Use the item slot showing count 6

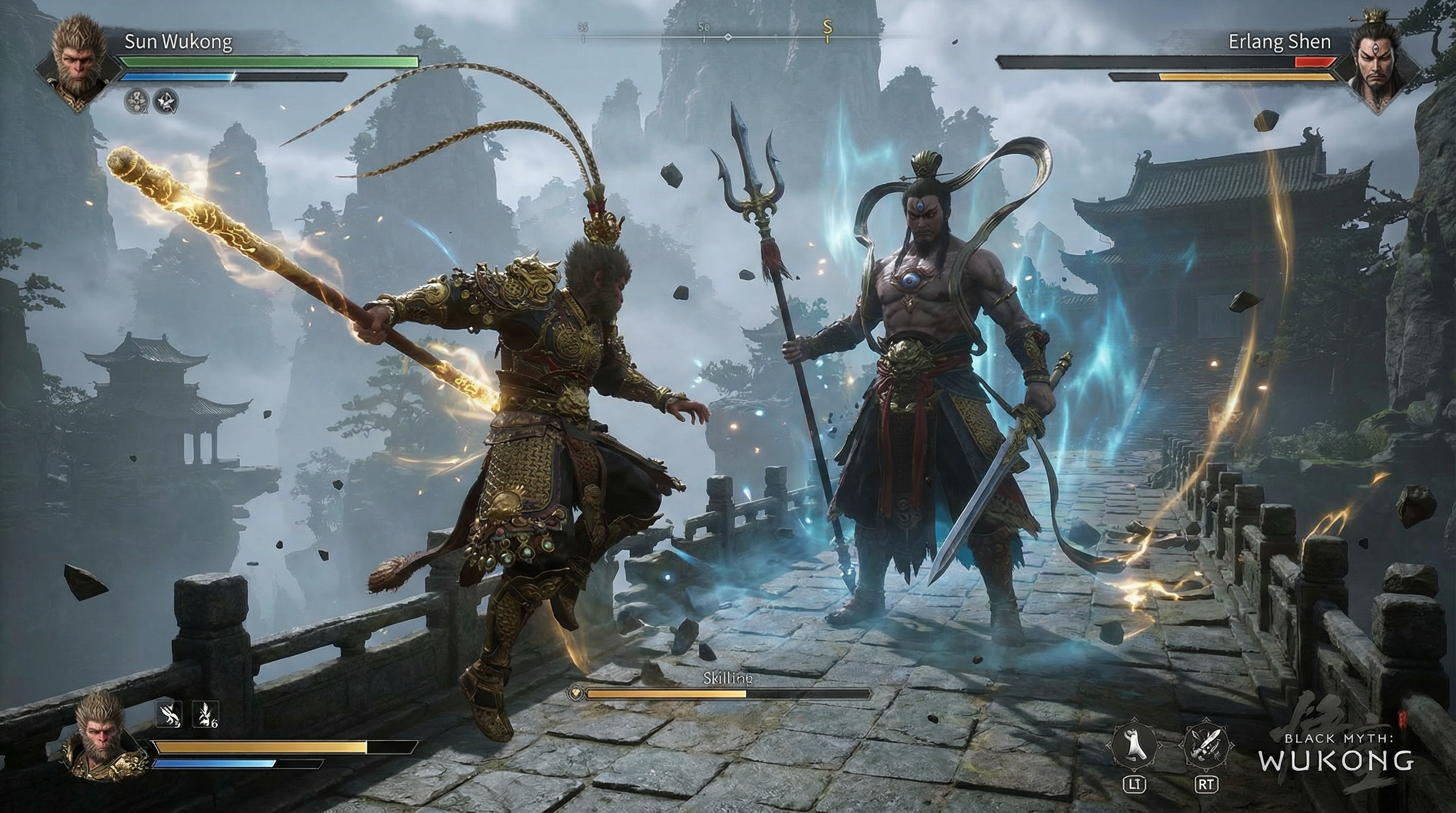point(205,714)
